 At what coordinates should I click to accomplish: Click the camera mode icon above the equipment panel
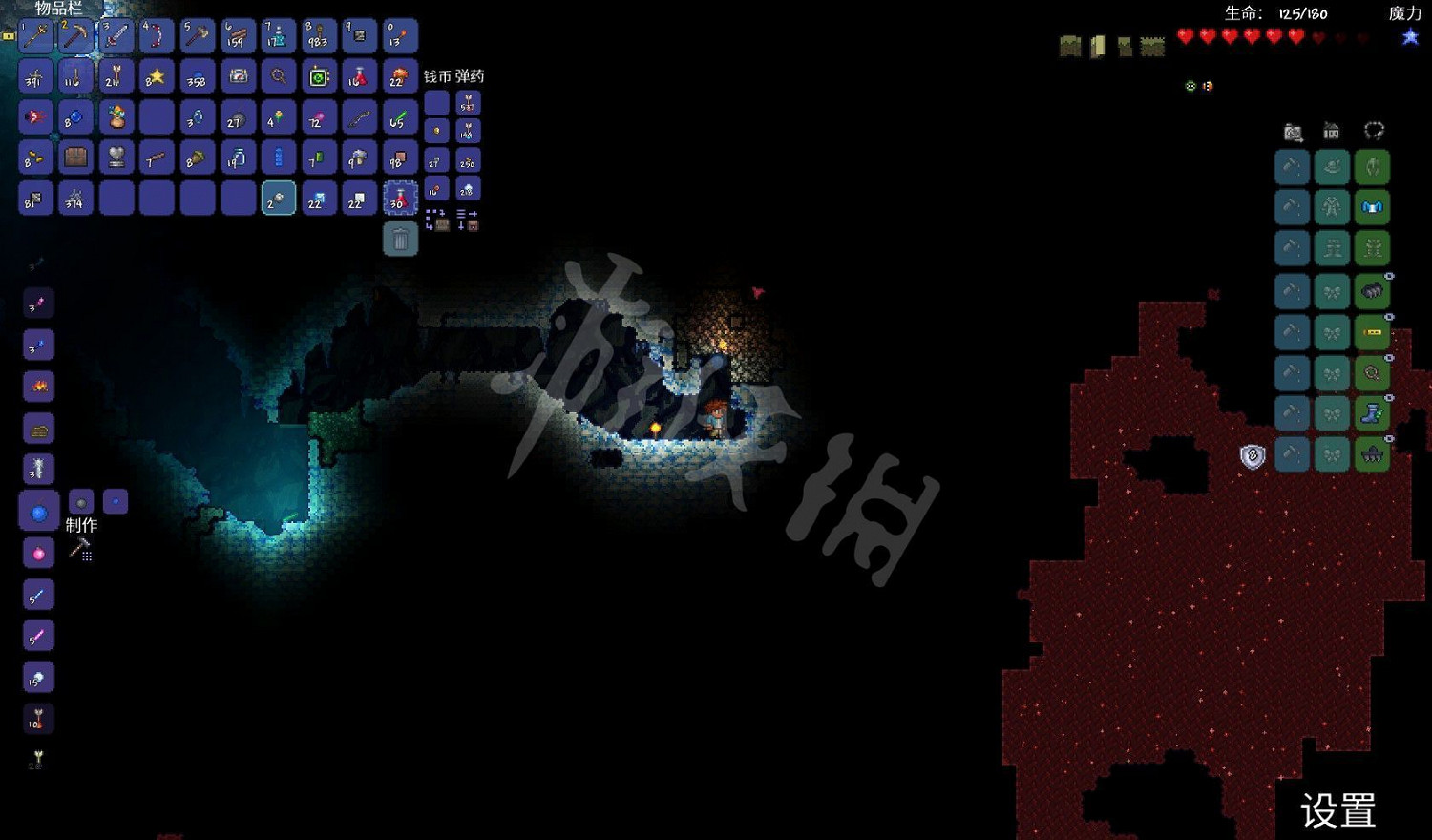1292,131
